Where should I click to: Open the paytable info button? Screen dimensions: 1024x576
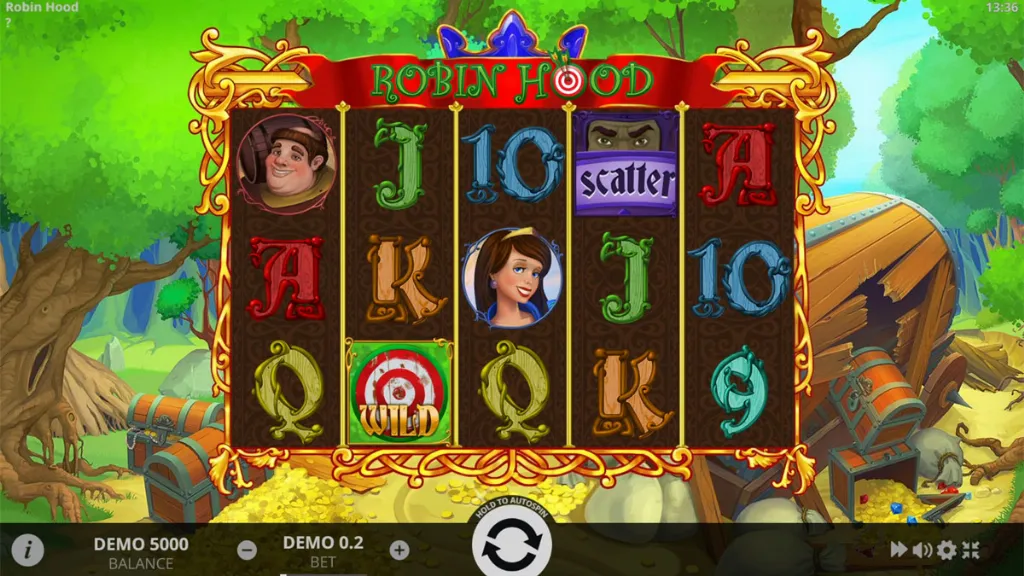click(x=28, y=549)
